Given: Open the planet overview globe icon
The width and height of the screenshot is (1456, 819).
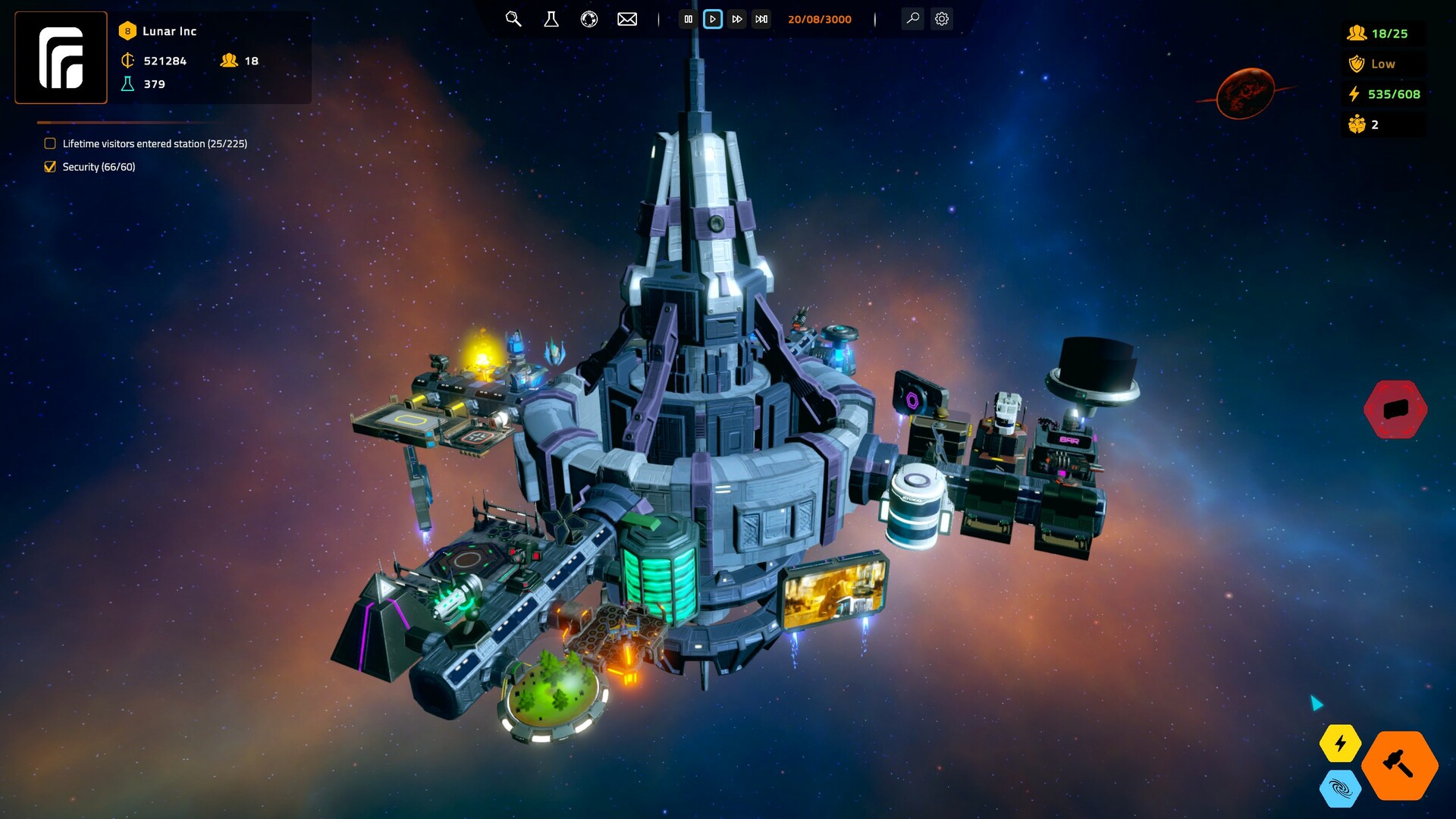Looking at the screenshot, I should click(588, 20).
